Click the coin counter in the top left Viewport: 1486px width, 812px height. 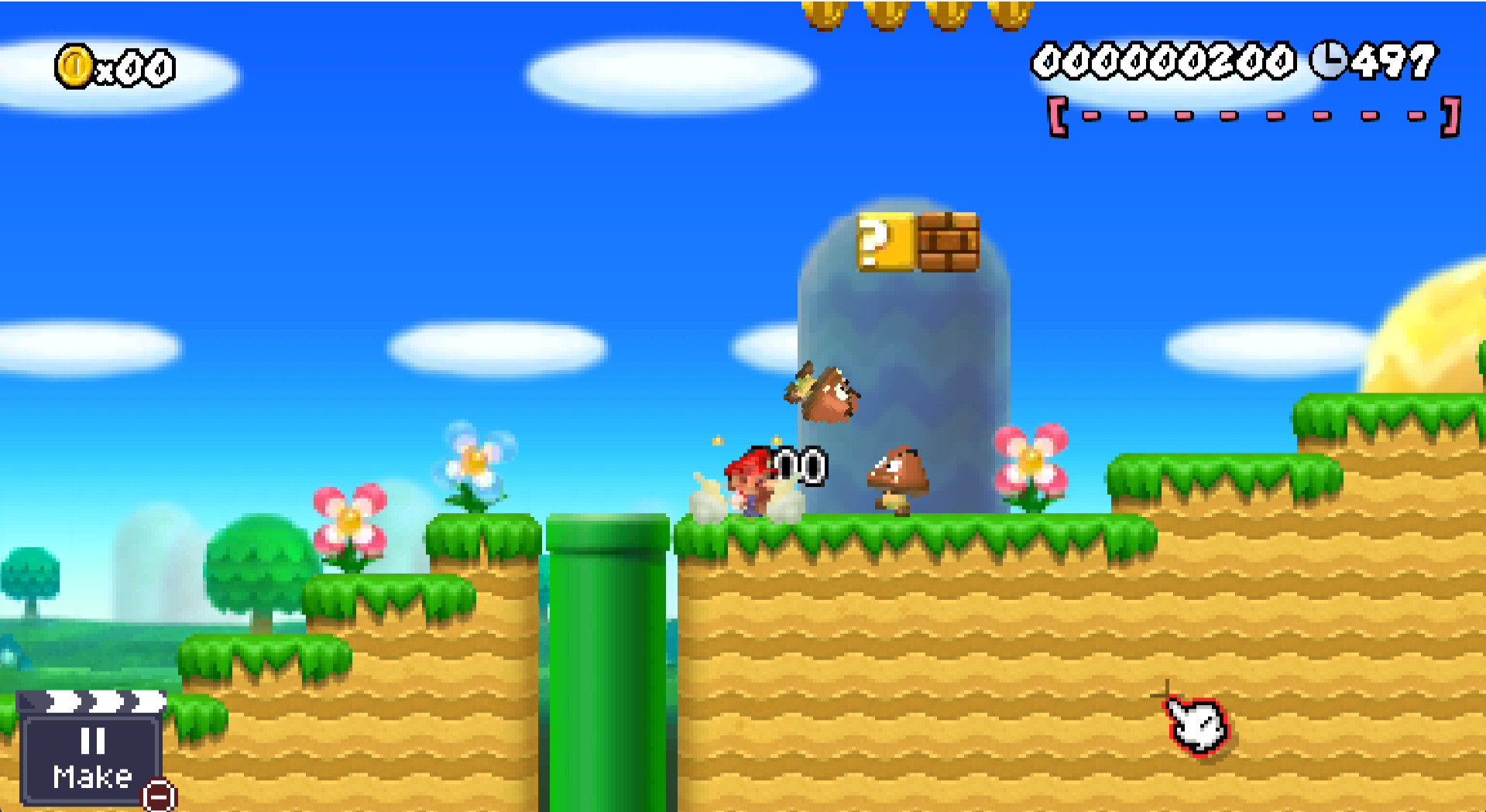coord(116,66)
